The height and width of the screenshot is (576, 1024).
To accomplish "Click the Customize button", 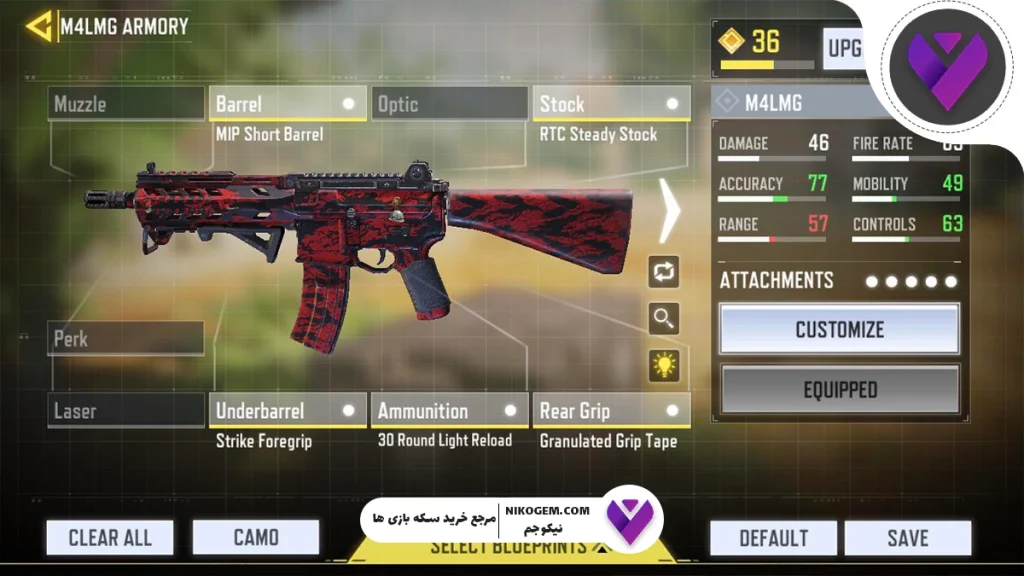I will [x=839, y=329].
